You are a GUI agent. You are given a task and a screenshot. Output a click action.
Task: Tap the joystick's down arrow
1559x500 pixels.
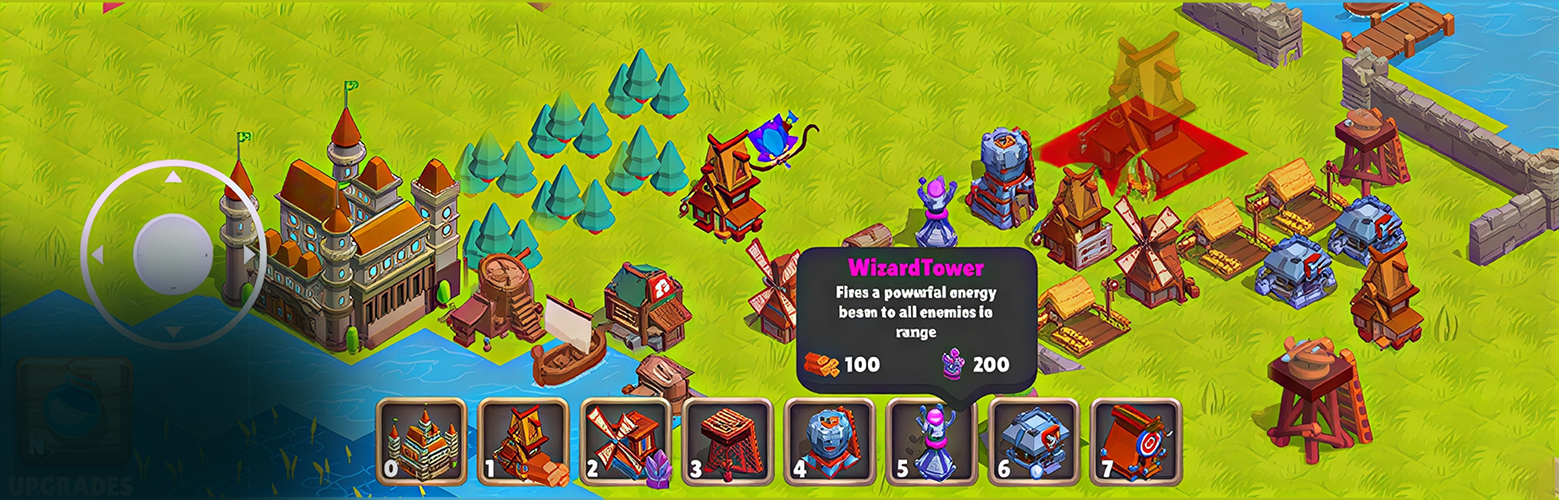(173, 331)
